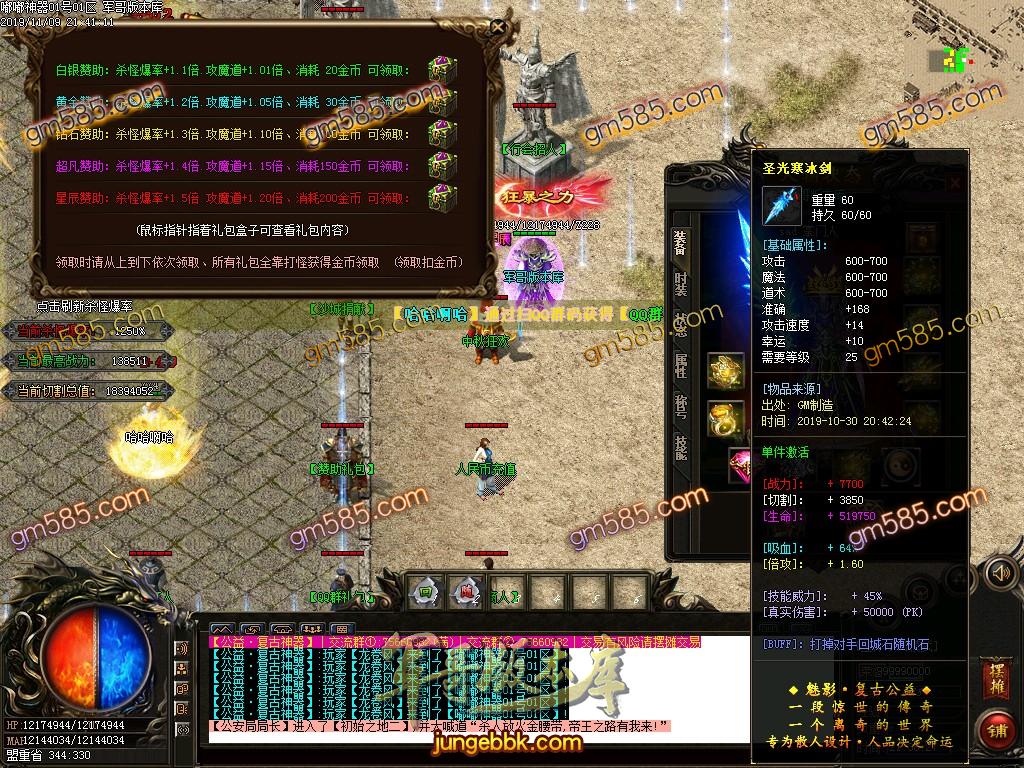1024x768 pixels.
Task: Claim the 超凡赞助 gift box
Action: point(439,165)
